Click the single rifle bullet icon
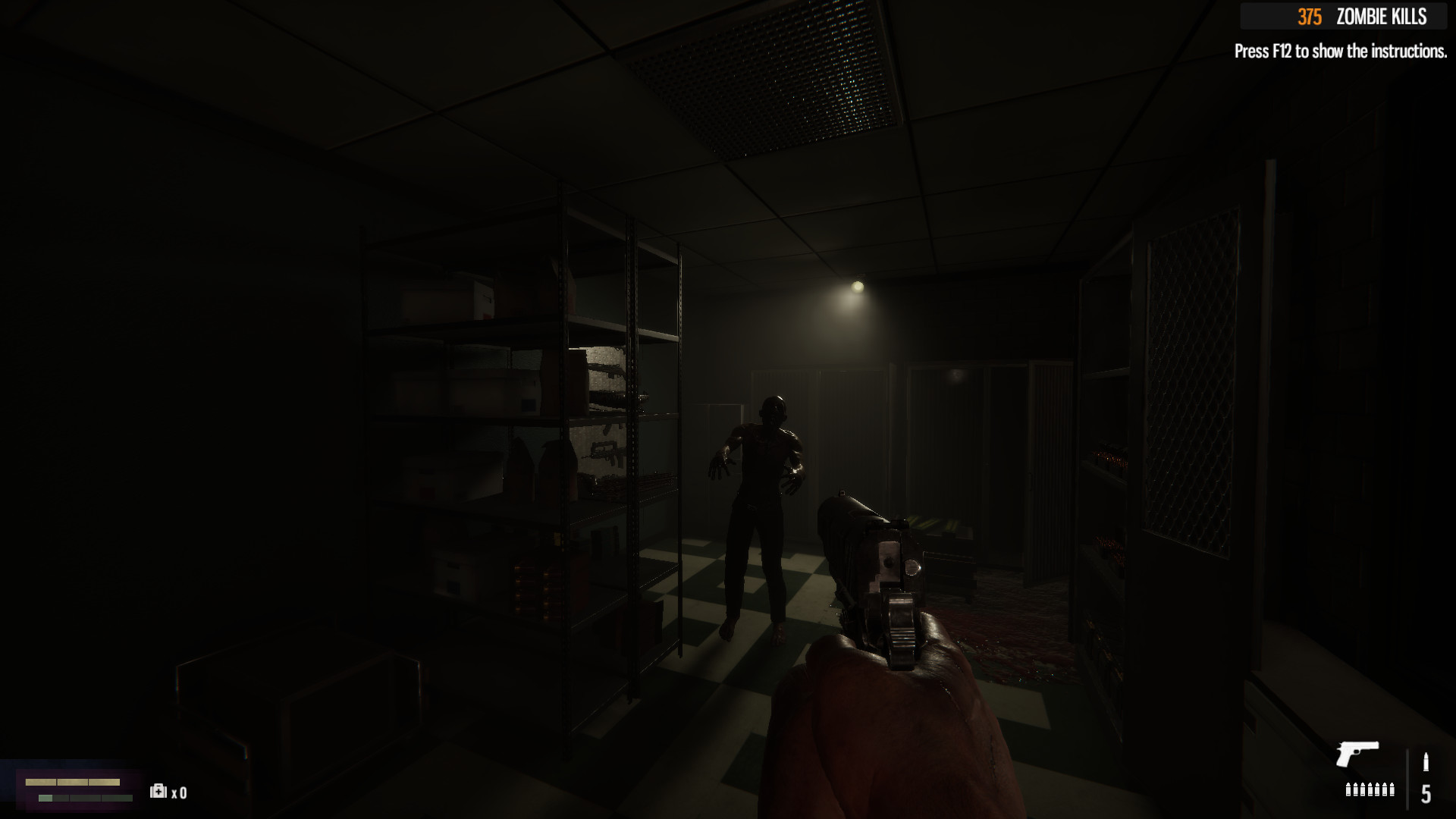Image resolution: width=1456 pixels, height=819 pixels. click(x=1426, y=761)
